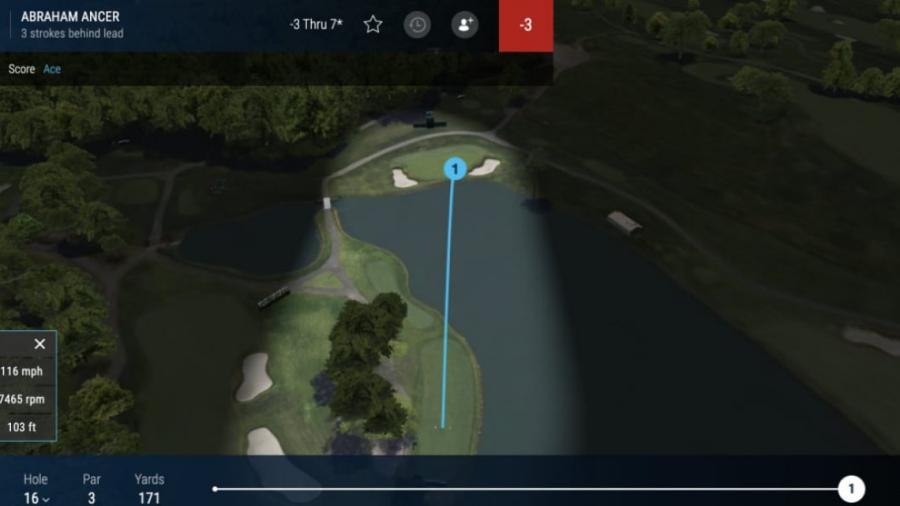Click the Ace score link
The width and height of the screenshot is (900, 506).
pyautogui.click(x=52, y=69)
